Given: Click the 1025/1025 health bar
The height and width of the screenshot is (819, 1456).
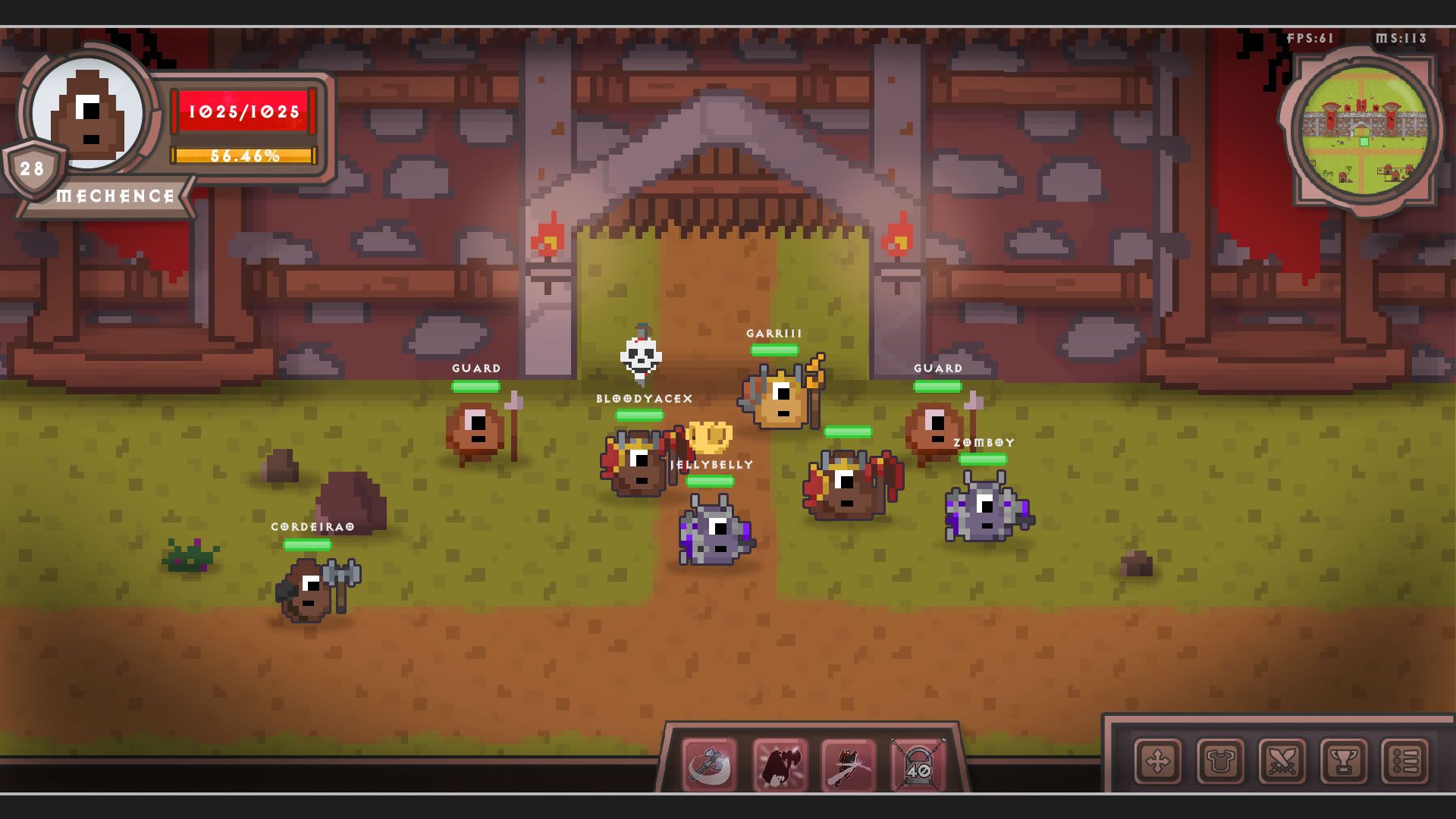Looking at the screenshot, I should click(x=243, y=111).
